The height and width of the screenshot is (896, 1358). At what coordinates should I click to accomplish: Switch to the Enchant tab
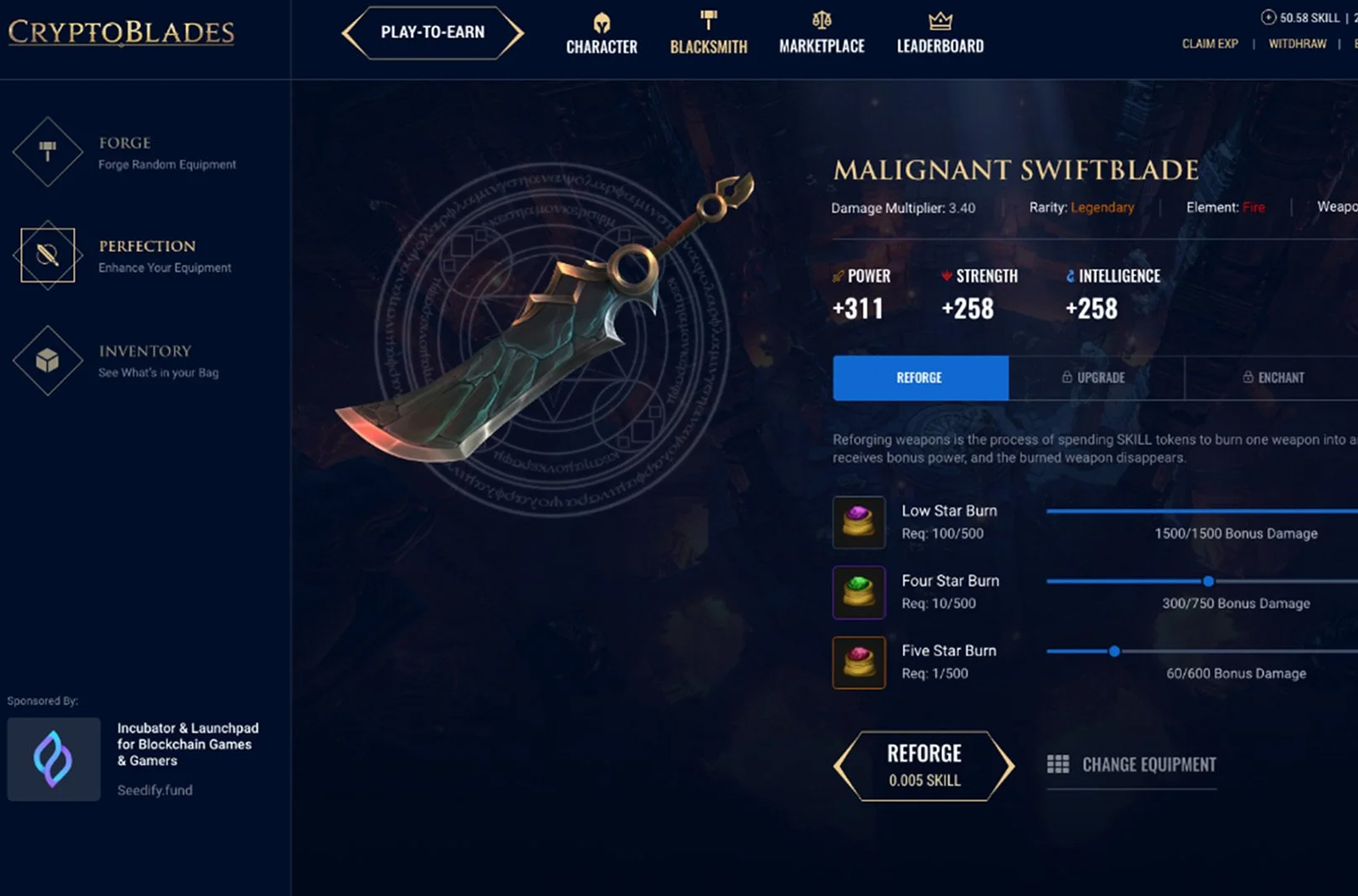point(1273,378)
